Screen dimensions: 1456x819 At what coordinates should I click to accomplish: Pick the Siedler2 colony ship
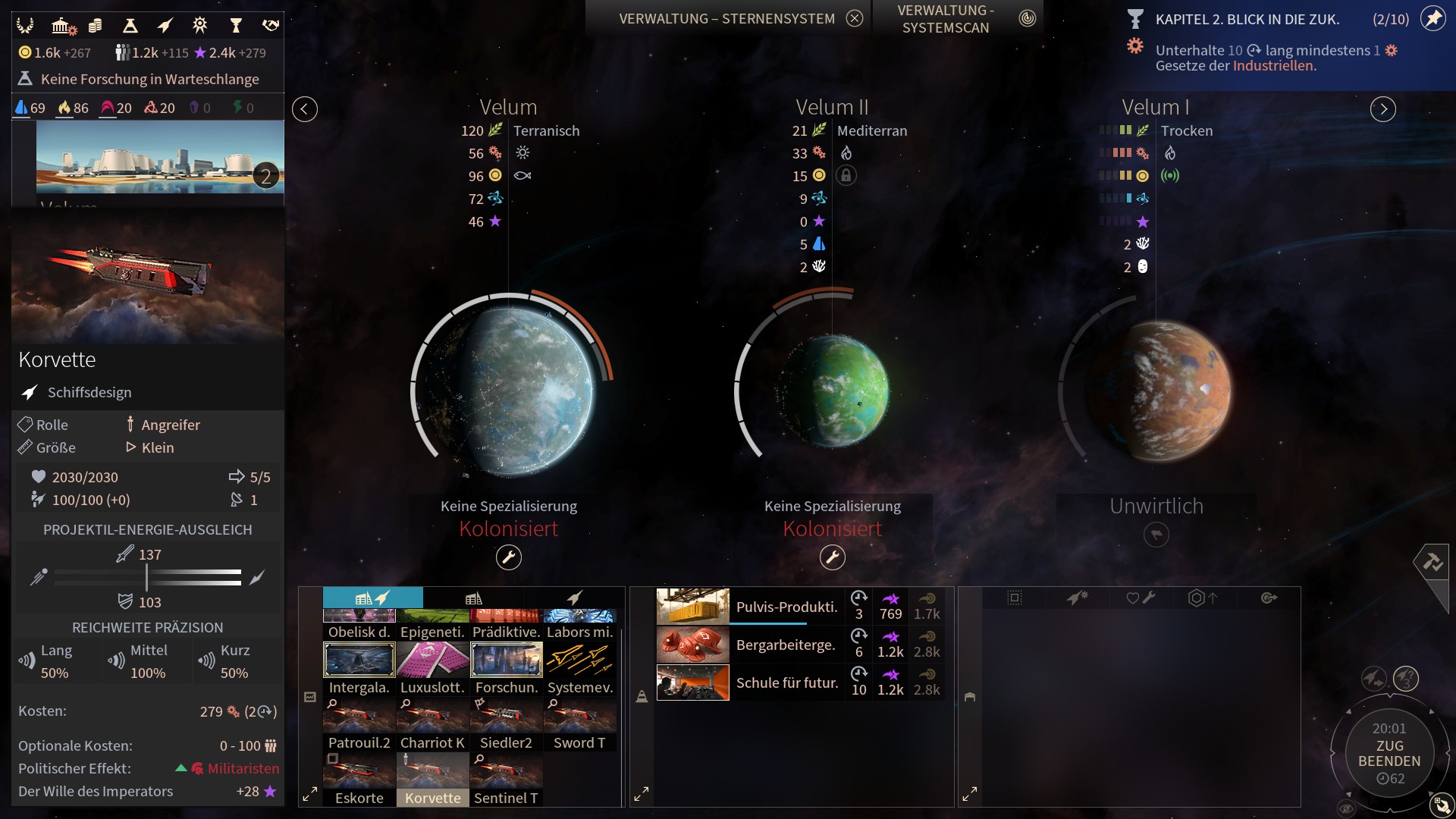(506, 724)
